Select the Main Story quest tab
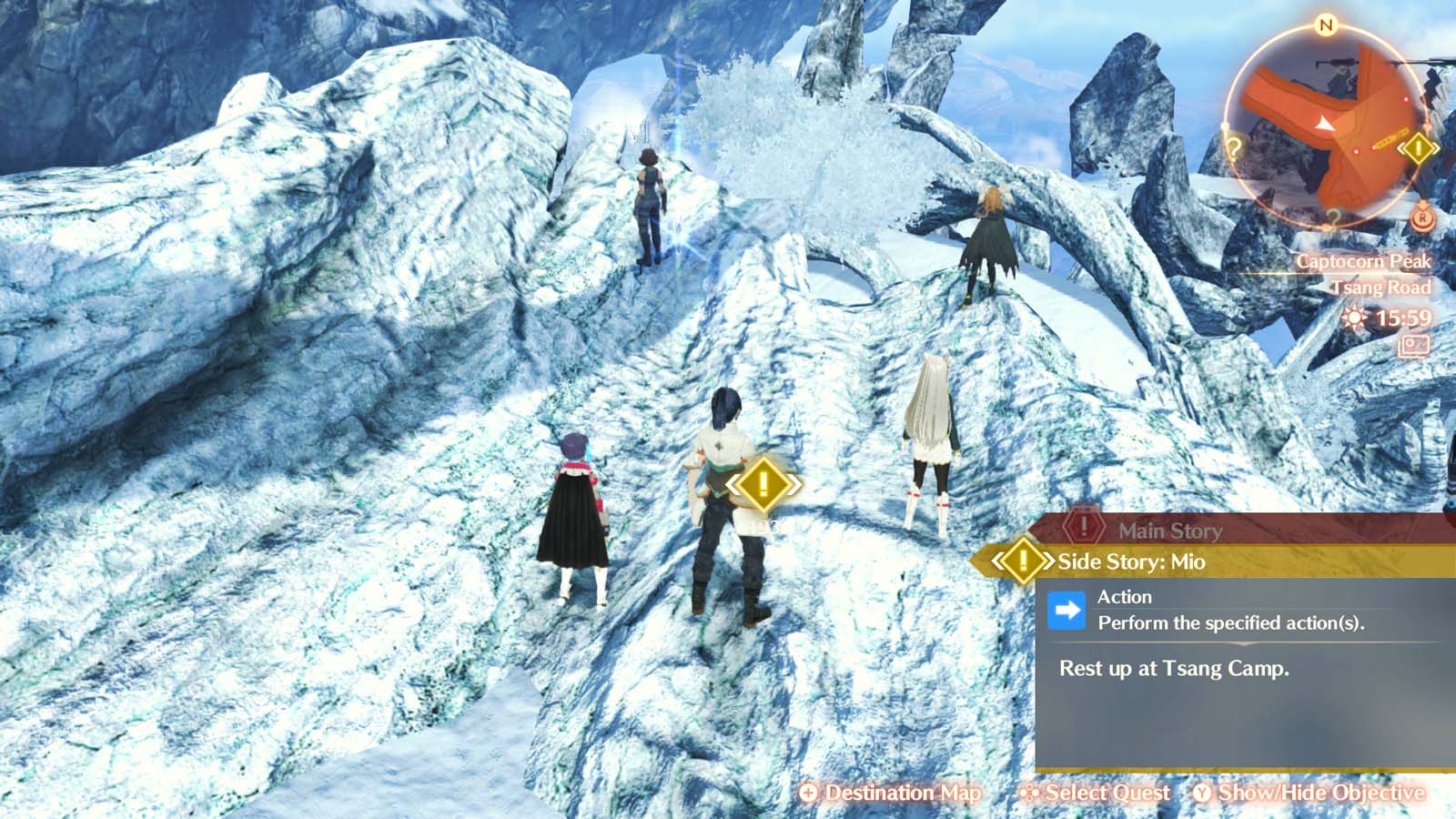1456x819 pixels. (1169, 530)
